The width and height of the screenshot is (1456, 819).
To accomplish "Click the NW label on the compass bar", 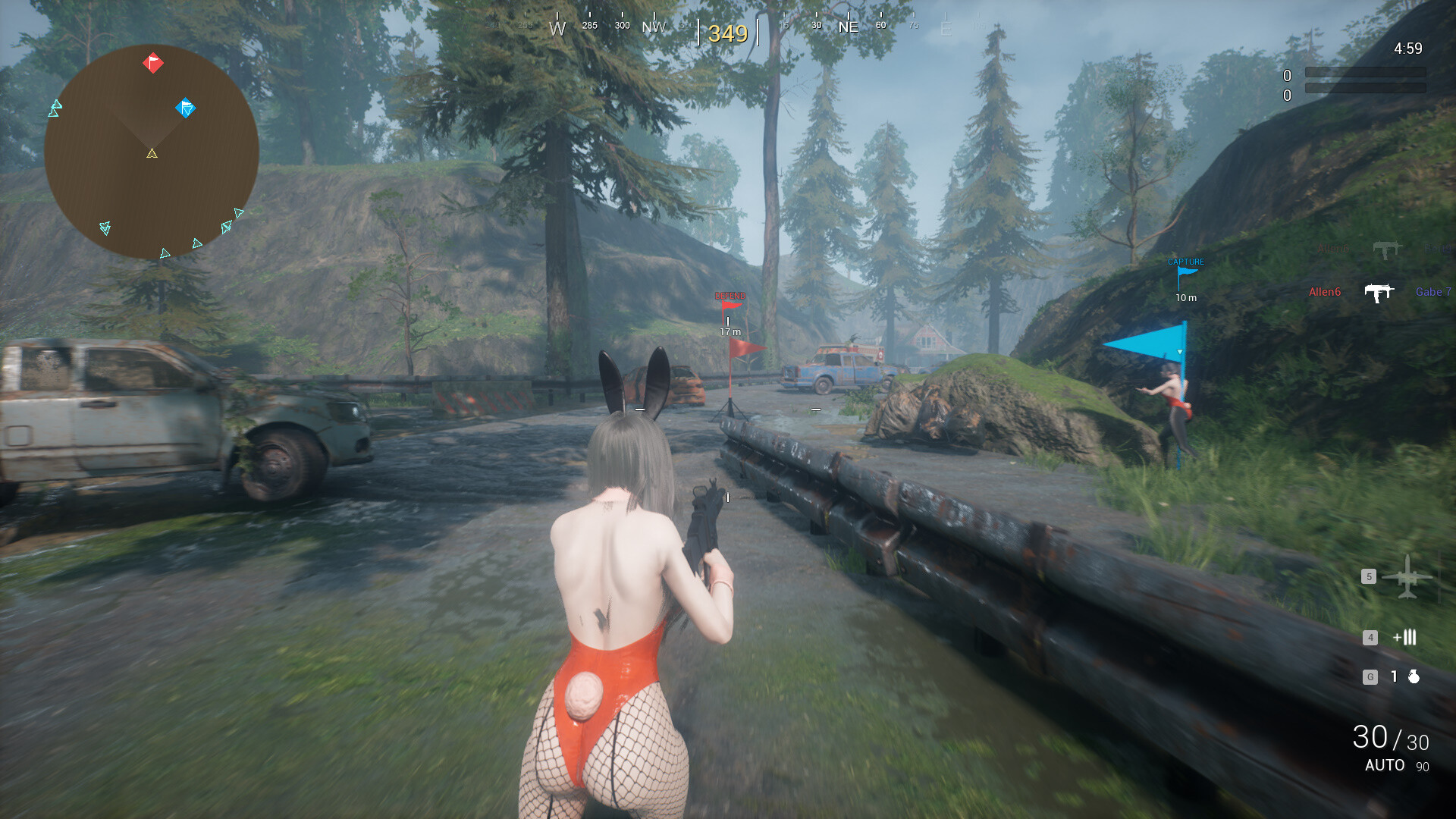I will pos(653,26).
